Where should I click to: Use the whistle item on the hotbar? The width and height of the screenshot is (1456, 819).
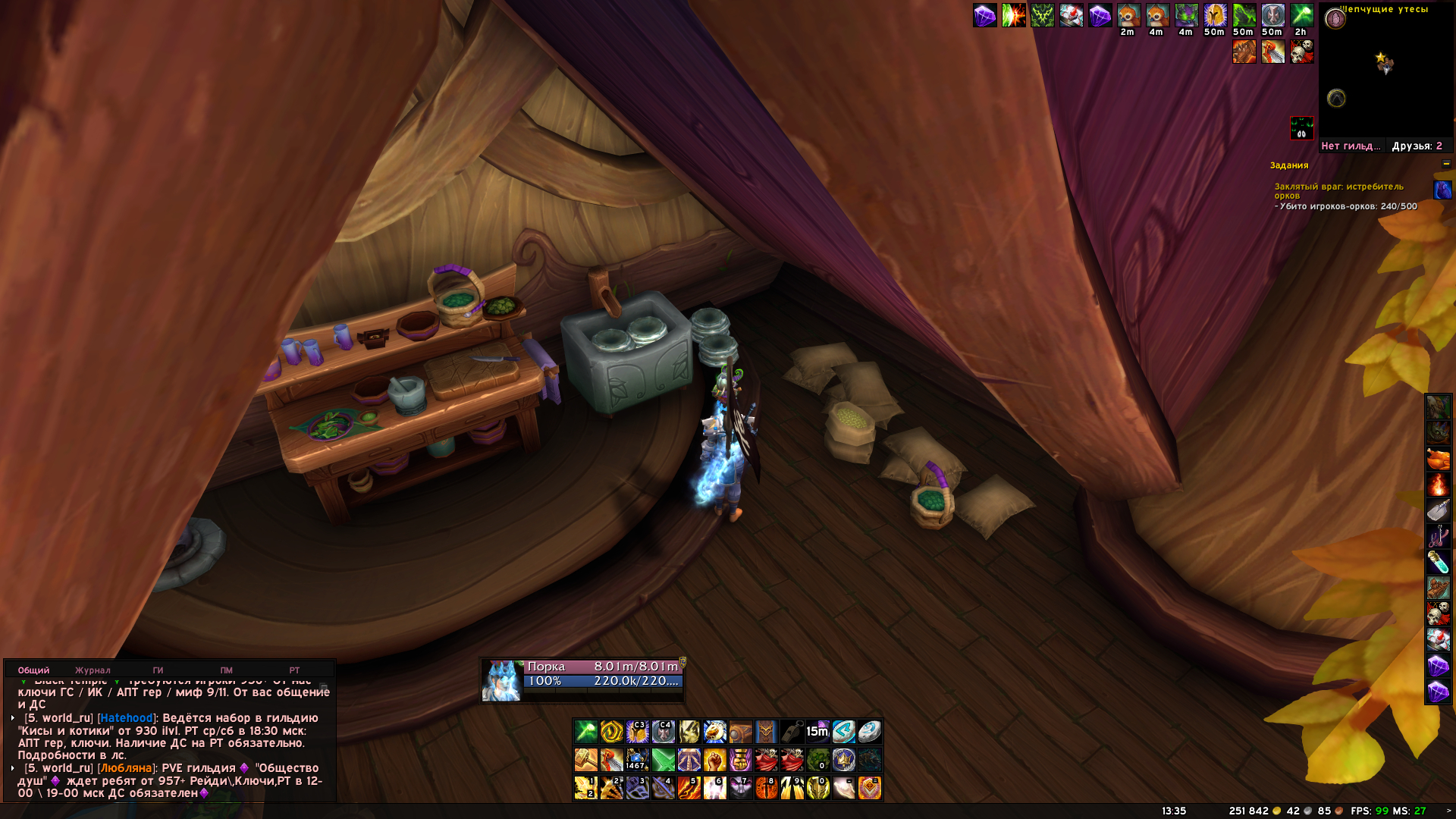pos(792,732)
